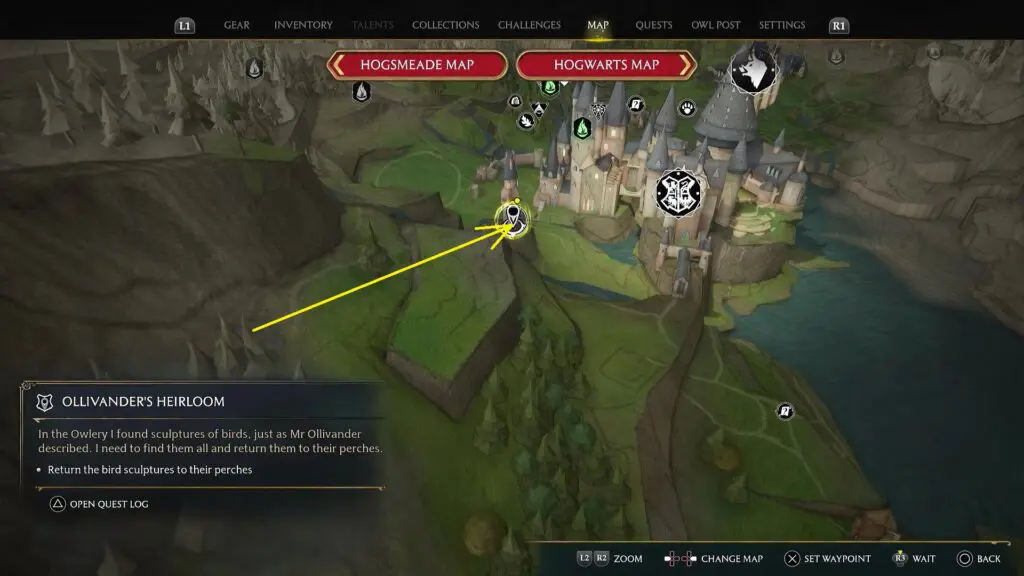Open the Inventory tab

point(303,25)
